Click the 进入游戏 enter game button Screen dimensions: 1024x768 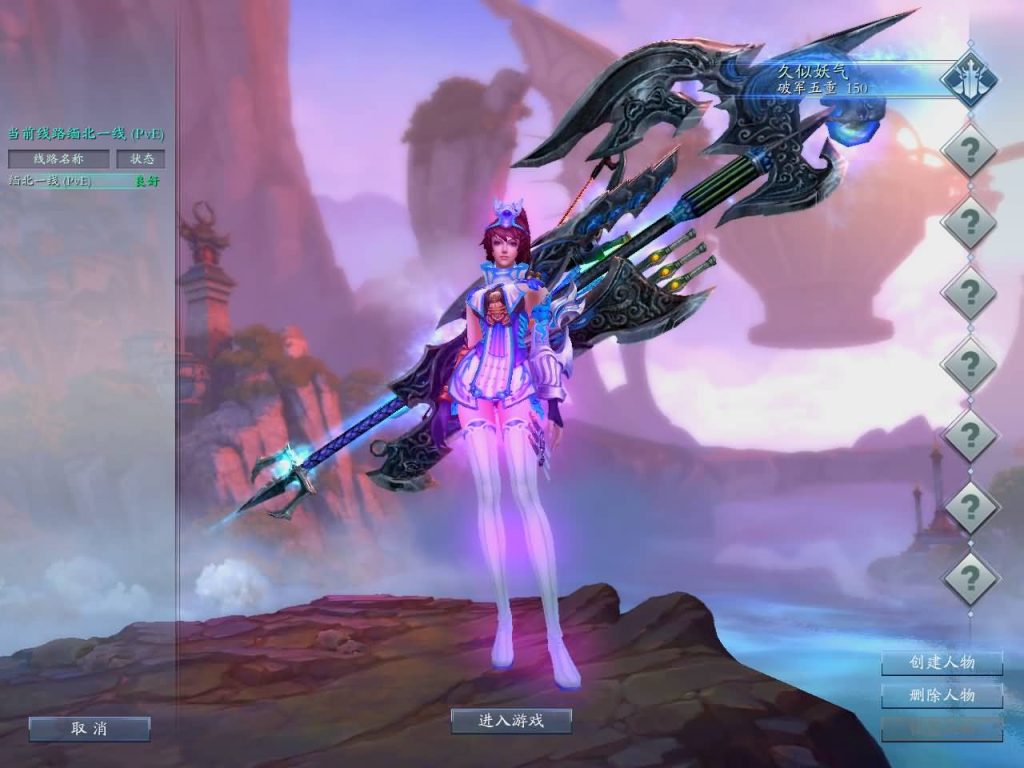coord(511,721)
